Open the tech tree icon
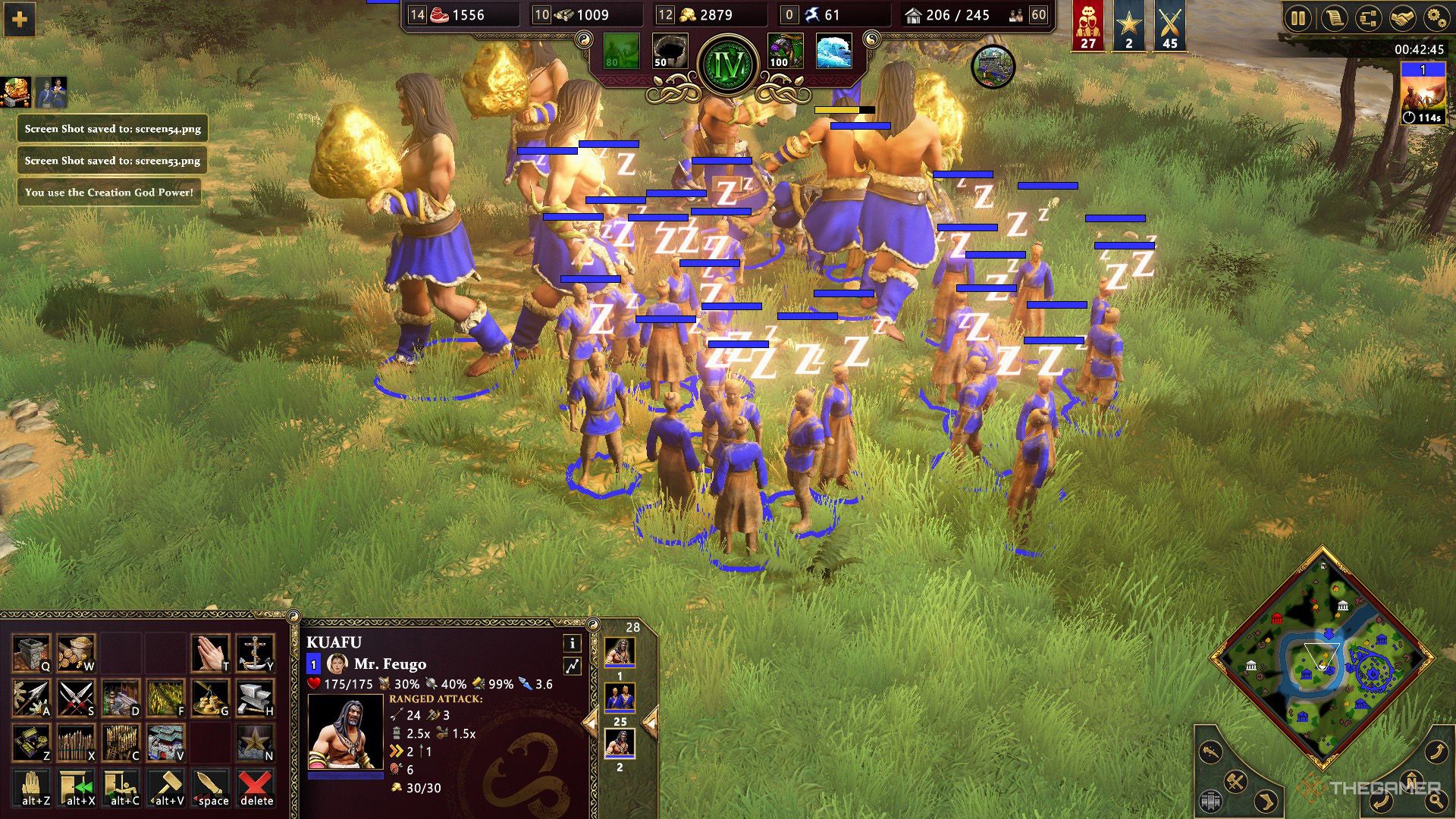Viewport: 1456px width, 819px height. (x=1369, y=18)
